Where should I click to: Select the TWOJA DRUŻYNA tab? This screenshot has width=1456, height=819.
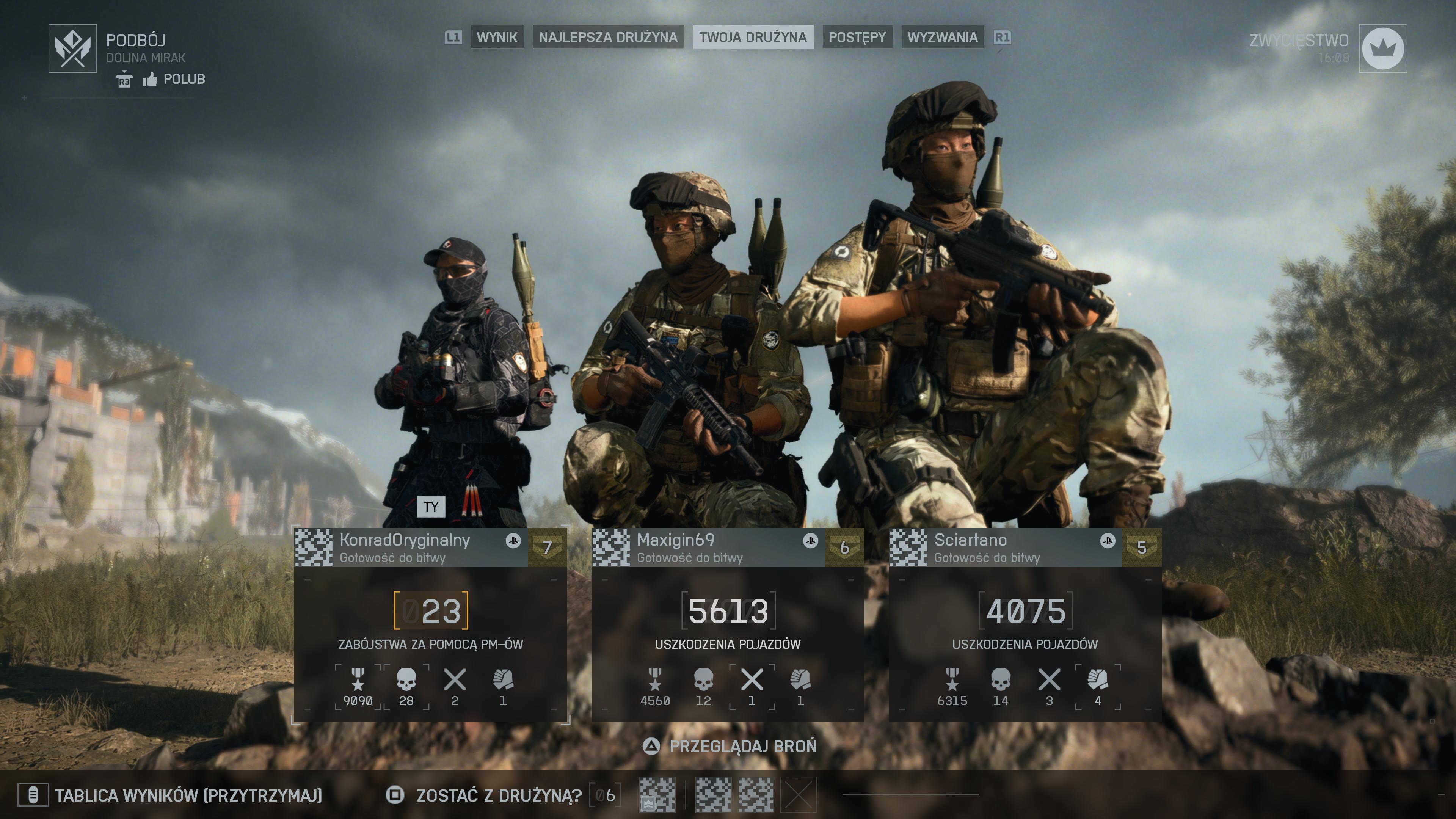pyautogui.click(x=752, y=37)
